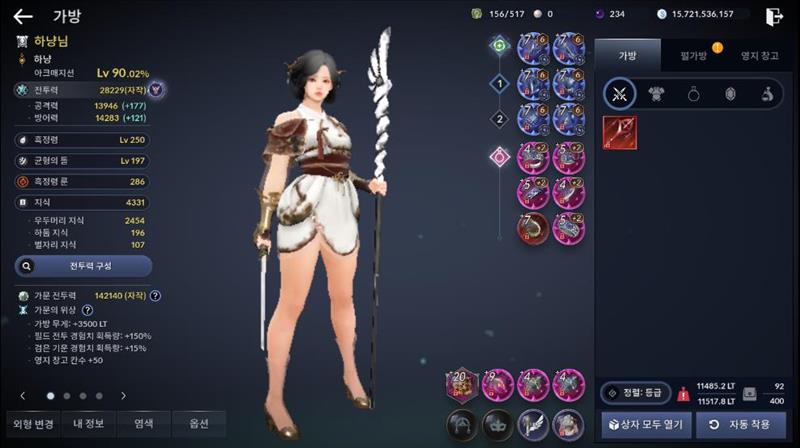800x448 pixels.
Task: Show the potion flask category
Action: coord(766,95)
